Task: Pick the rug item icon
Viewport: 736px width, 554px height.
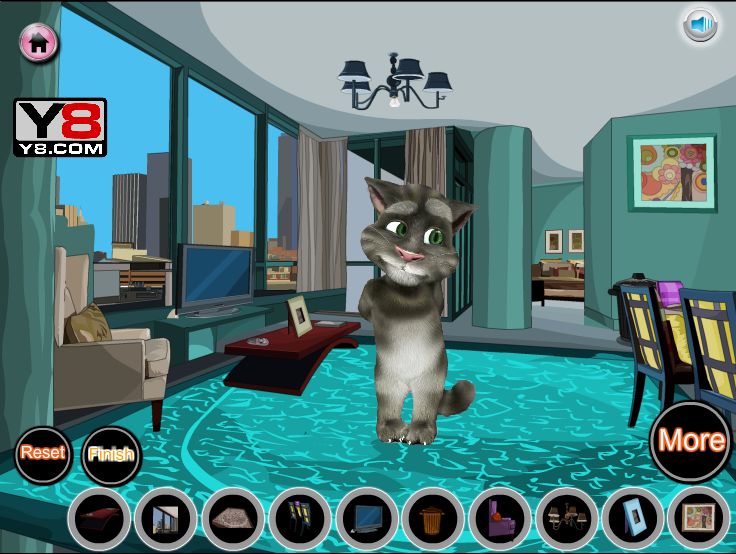Action: coord(233,518)
